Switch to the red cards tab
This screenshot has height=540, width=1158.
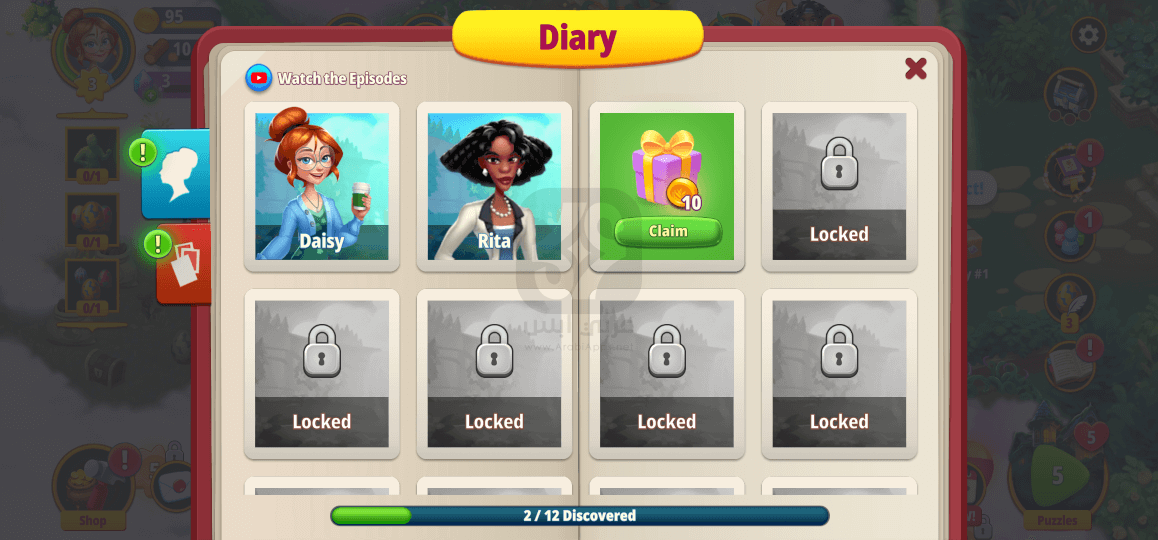[185, 264]
